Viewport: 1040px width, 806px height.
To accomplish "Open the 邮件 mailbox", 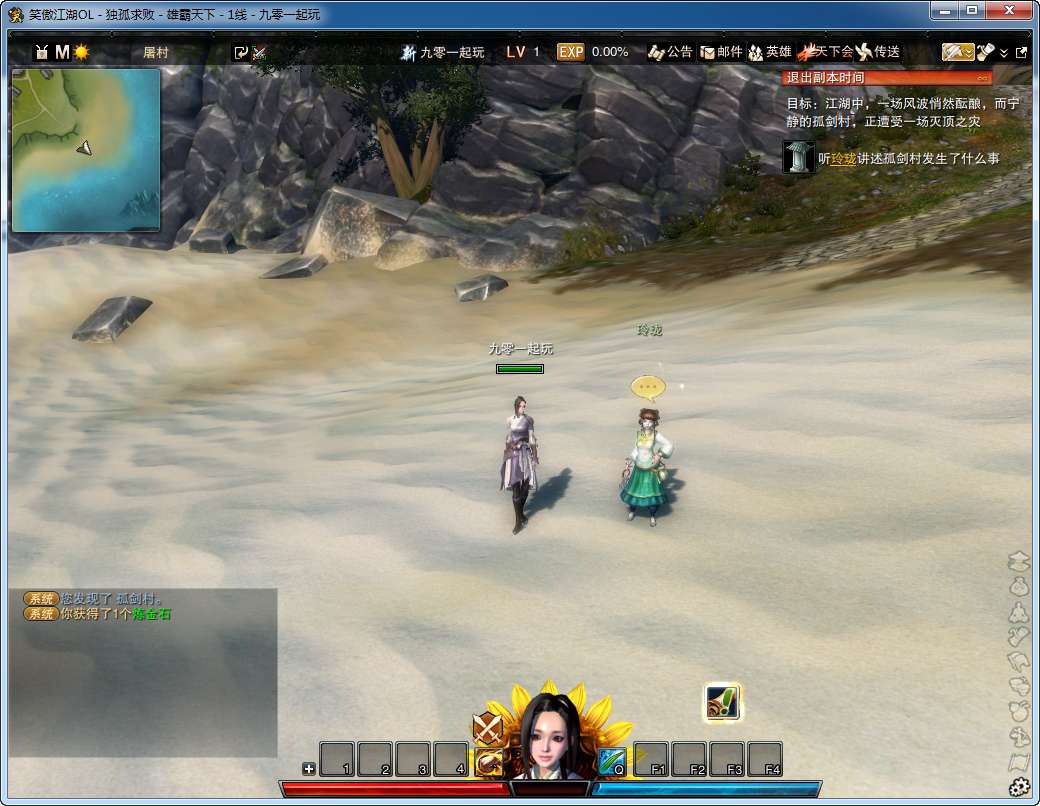I will [721, 52].
